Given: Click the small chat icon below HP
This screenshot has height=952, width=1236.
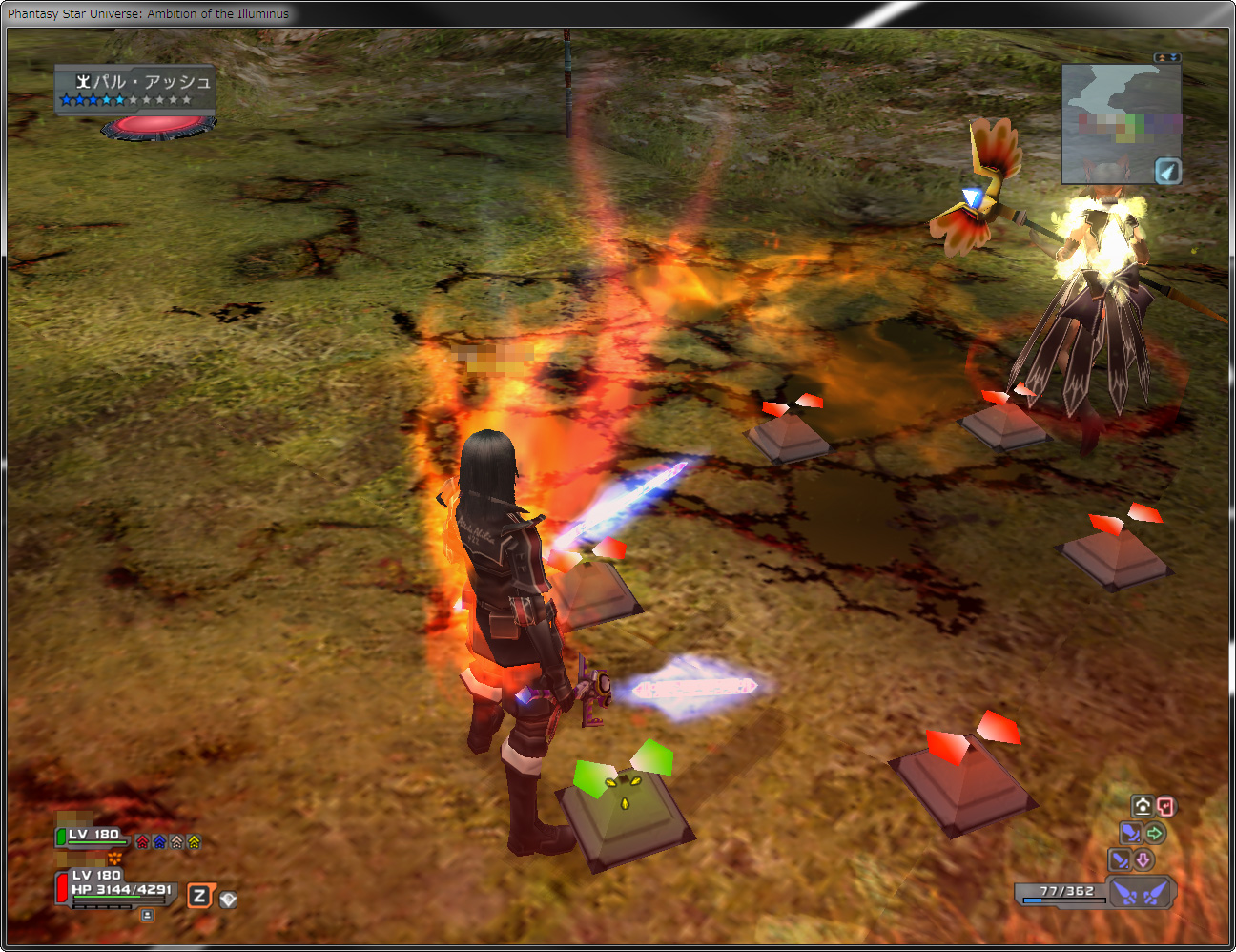Looking at the screenshot, I should (147, 916).
